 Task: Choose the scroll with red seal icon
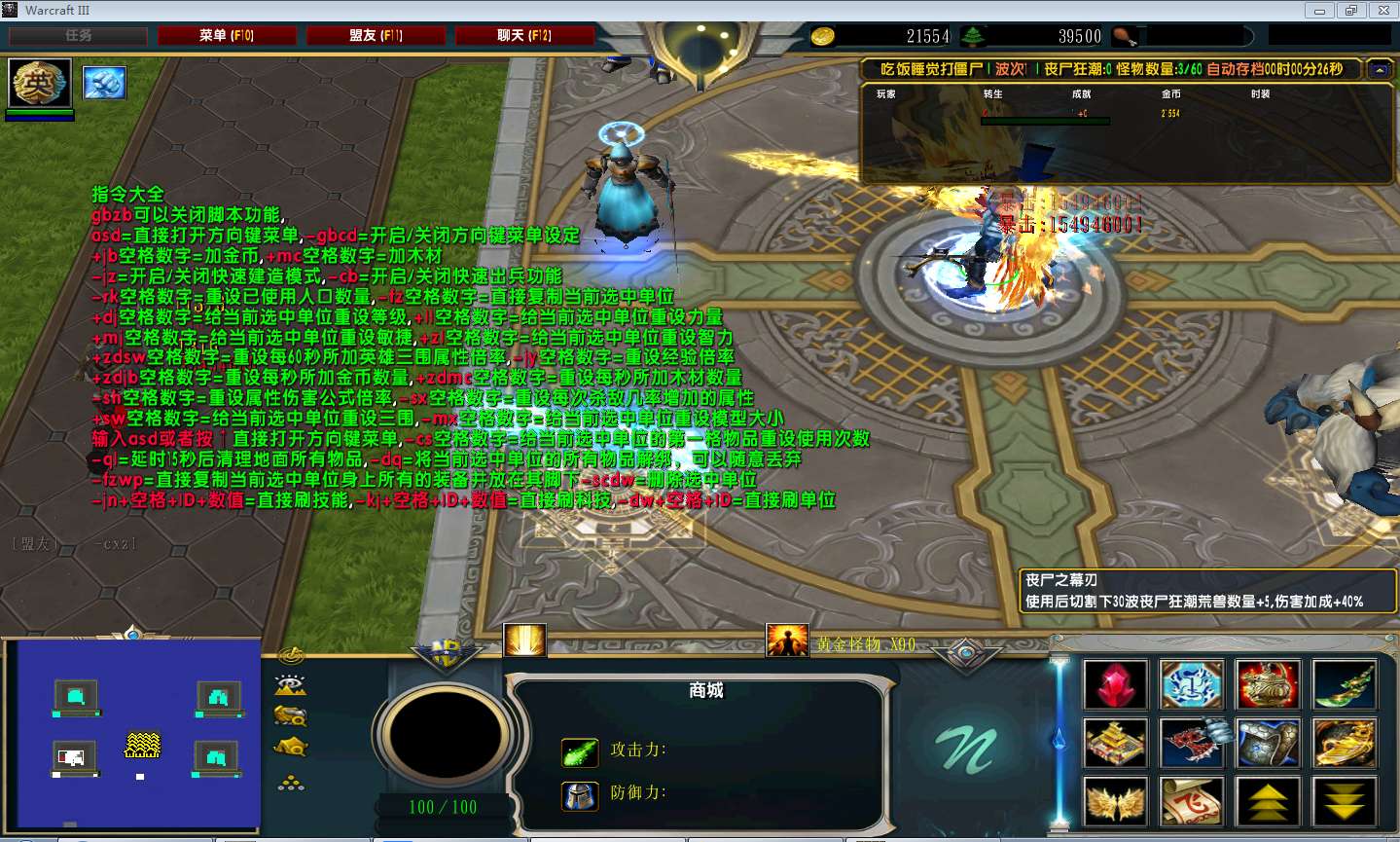(1191, 802)
